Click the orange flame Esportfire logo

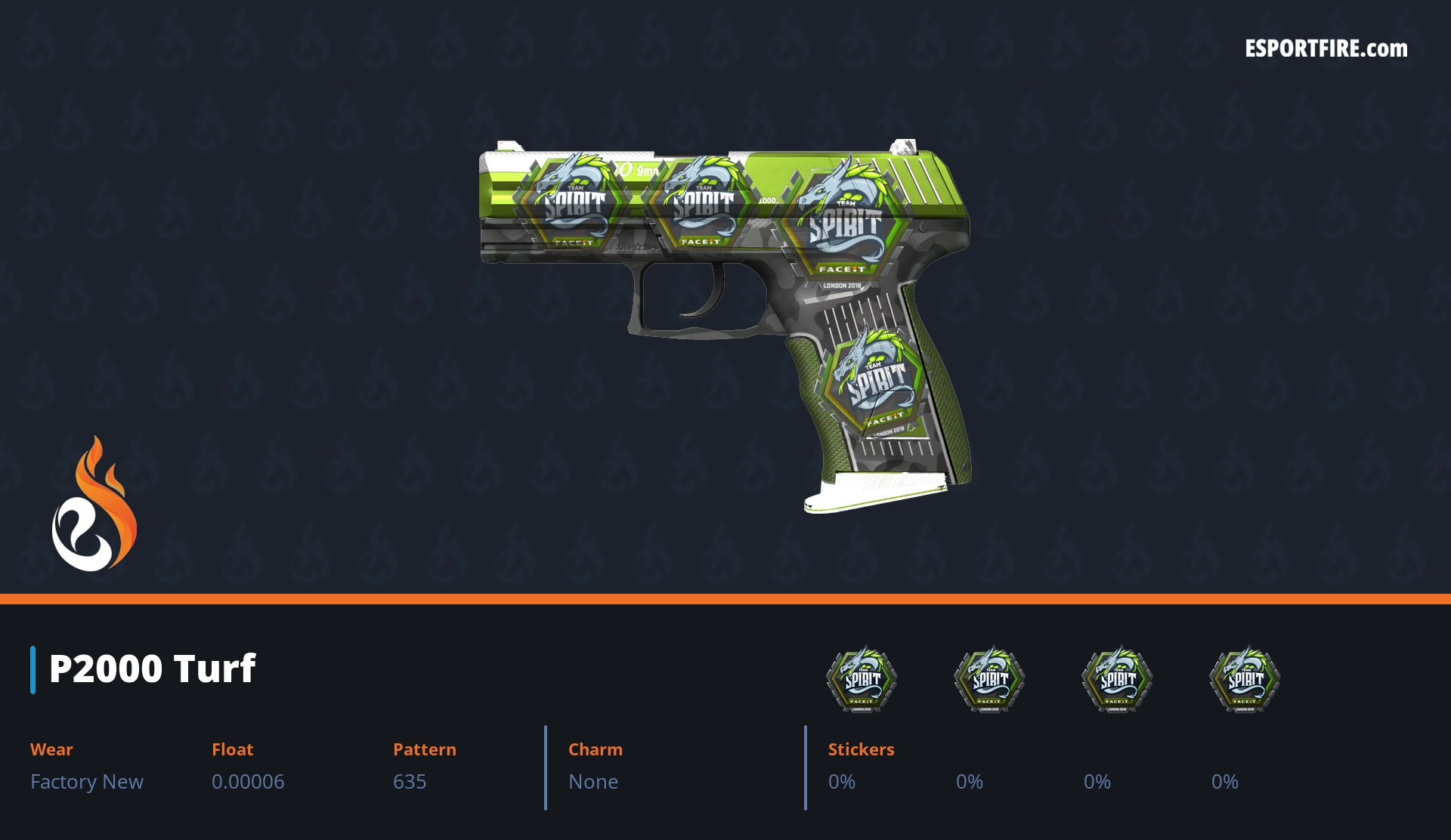pos(94,505)
